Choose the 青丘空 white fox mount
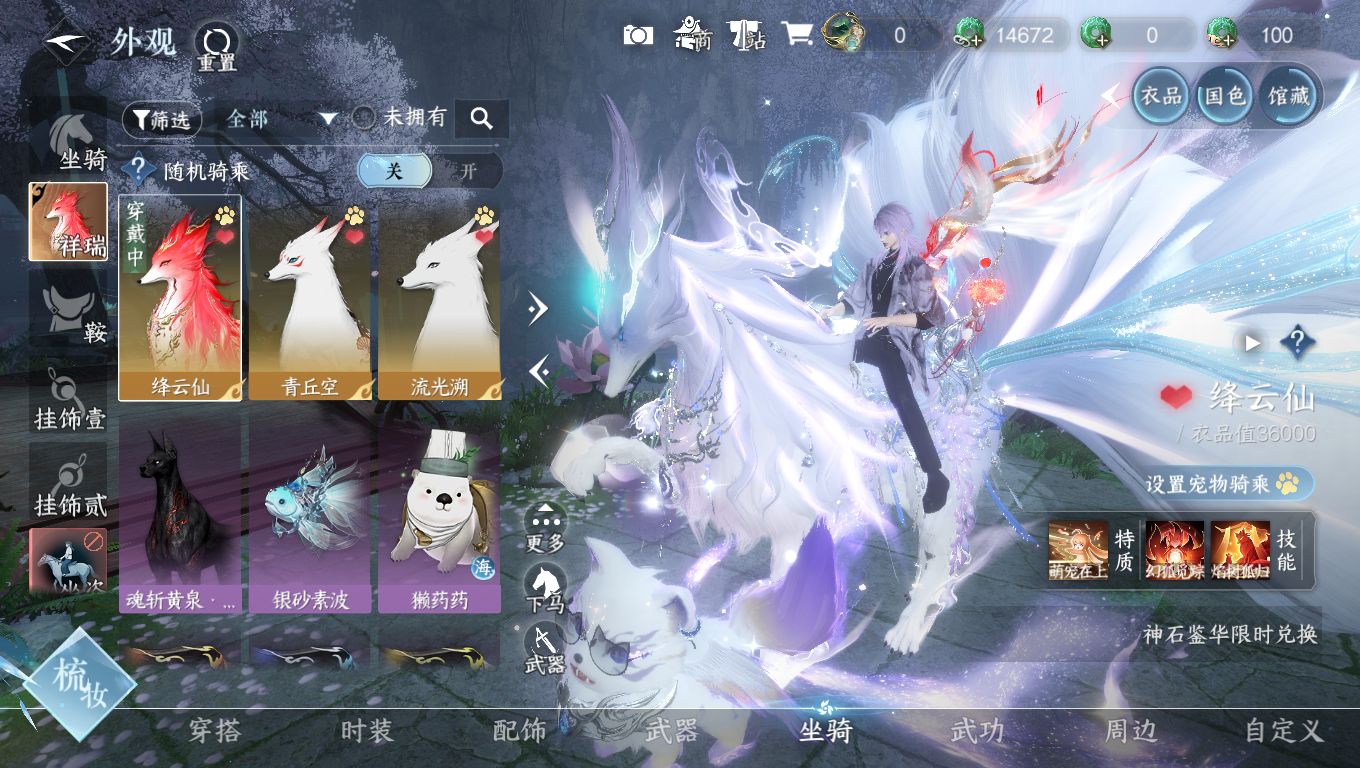 pyautogui.click(x=309, y=297)
